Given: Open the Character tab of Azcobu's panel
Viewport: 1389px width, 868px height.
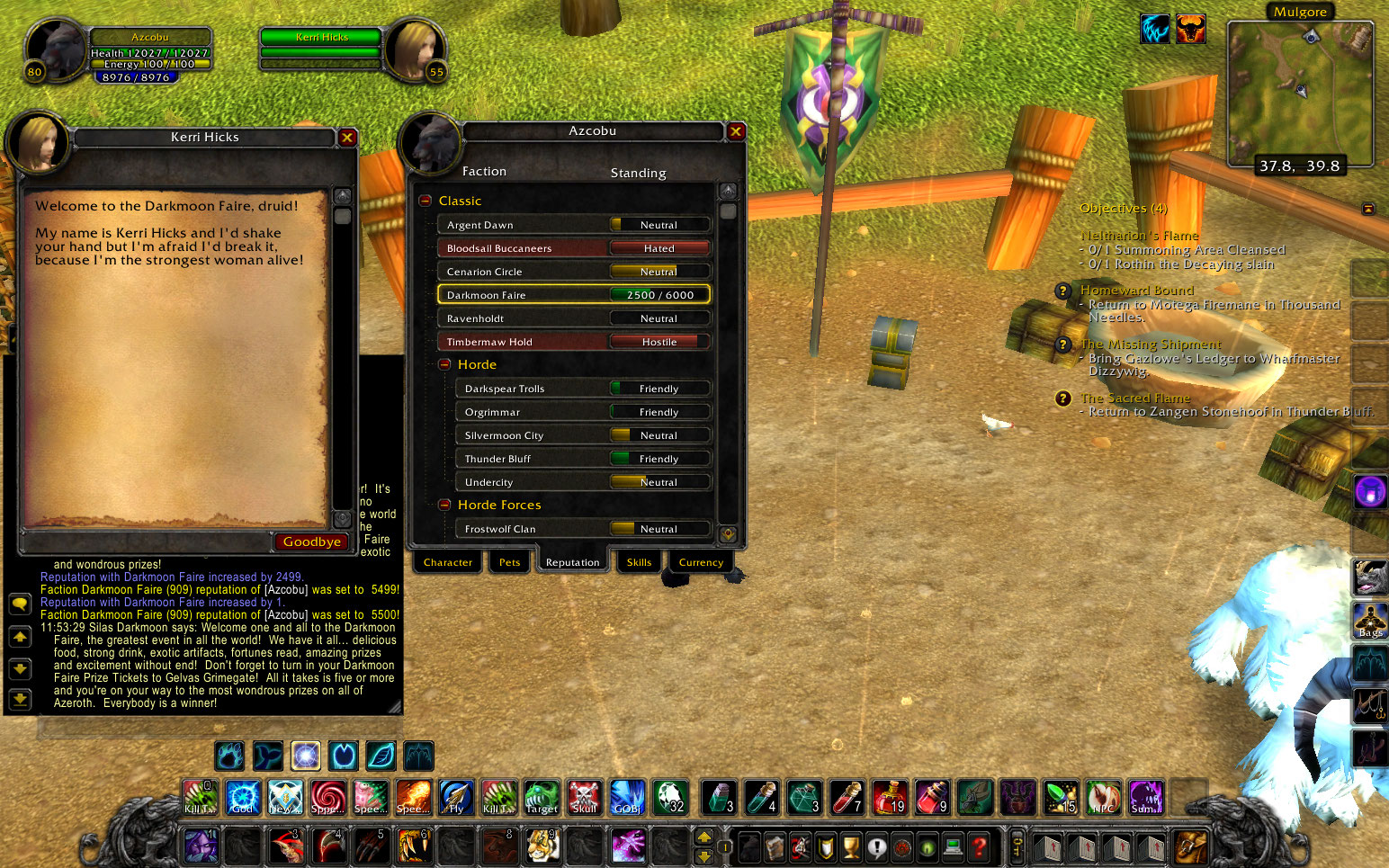Looking at the screenshot, I should coord(447,561).
